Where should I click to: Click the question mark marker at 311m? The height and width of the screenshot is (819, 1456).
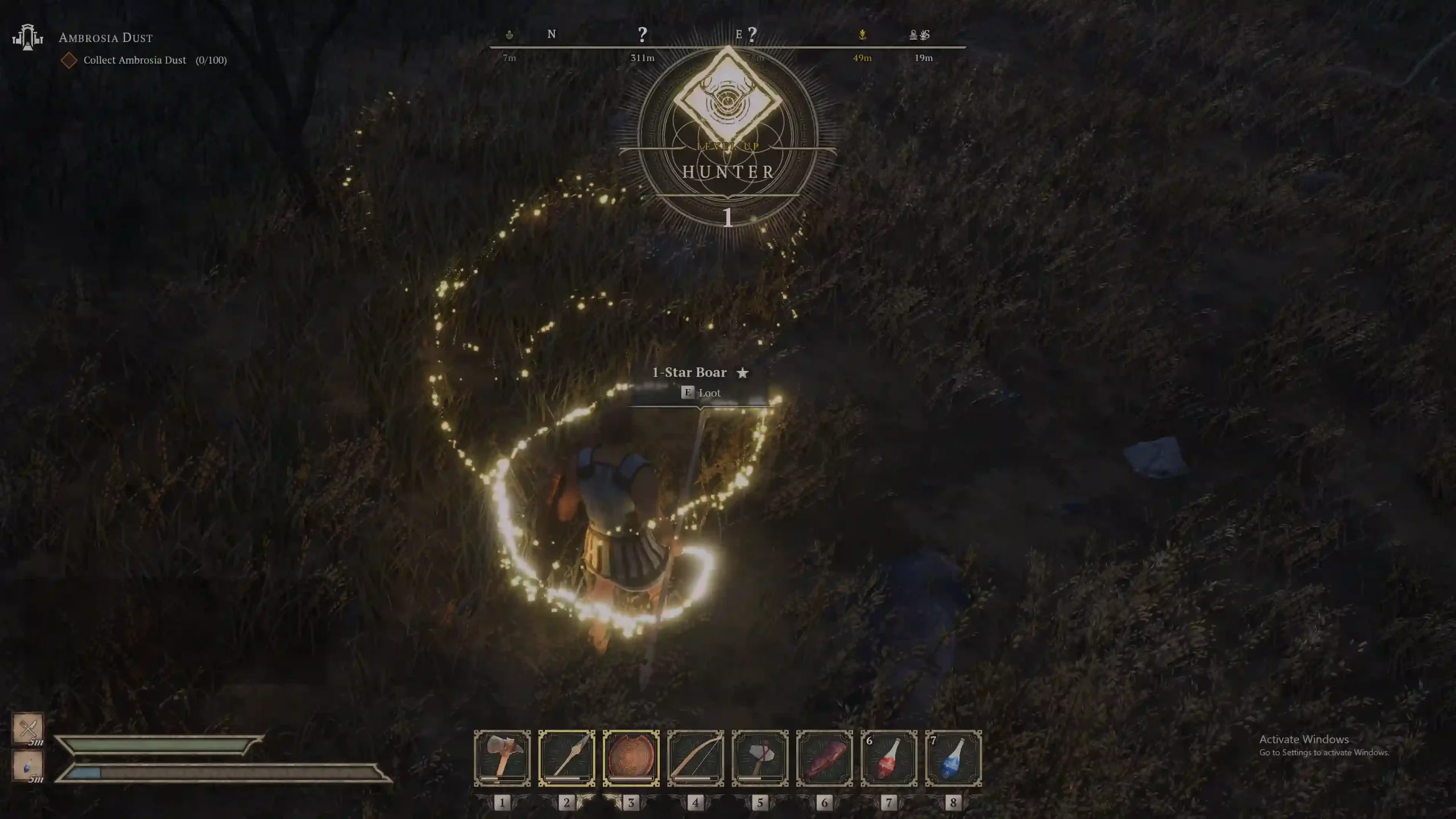coord(642,35)
